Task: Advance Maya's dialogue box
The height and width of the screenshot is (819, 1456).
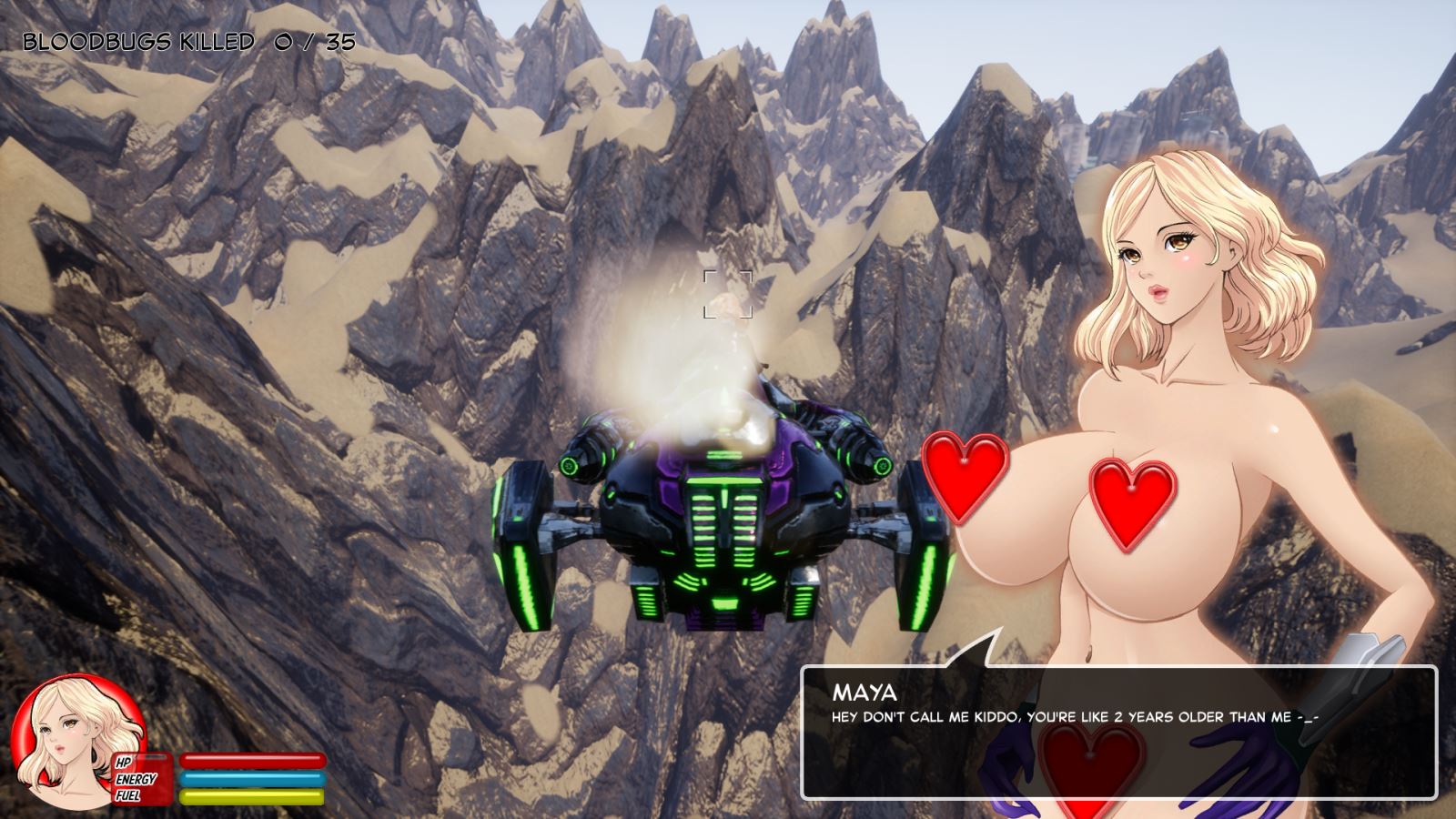Action: point(1117,732)
